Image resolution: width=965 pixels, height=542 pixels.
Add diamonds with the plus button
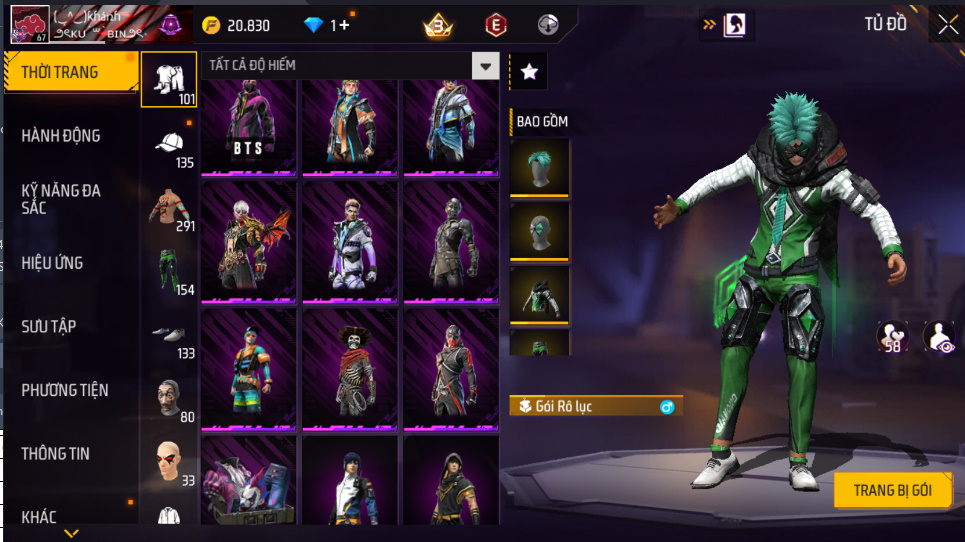pyautogui.click(x=345, y=25)
